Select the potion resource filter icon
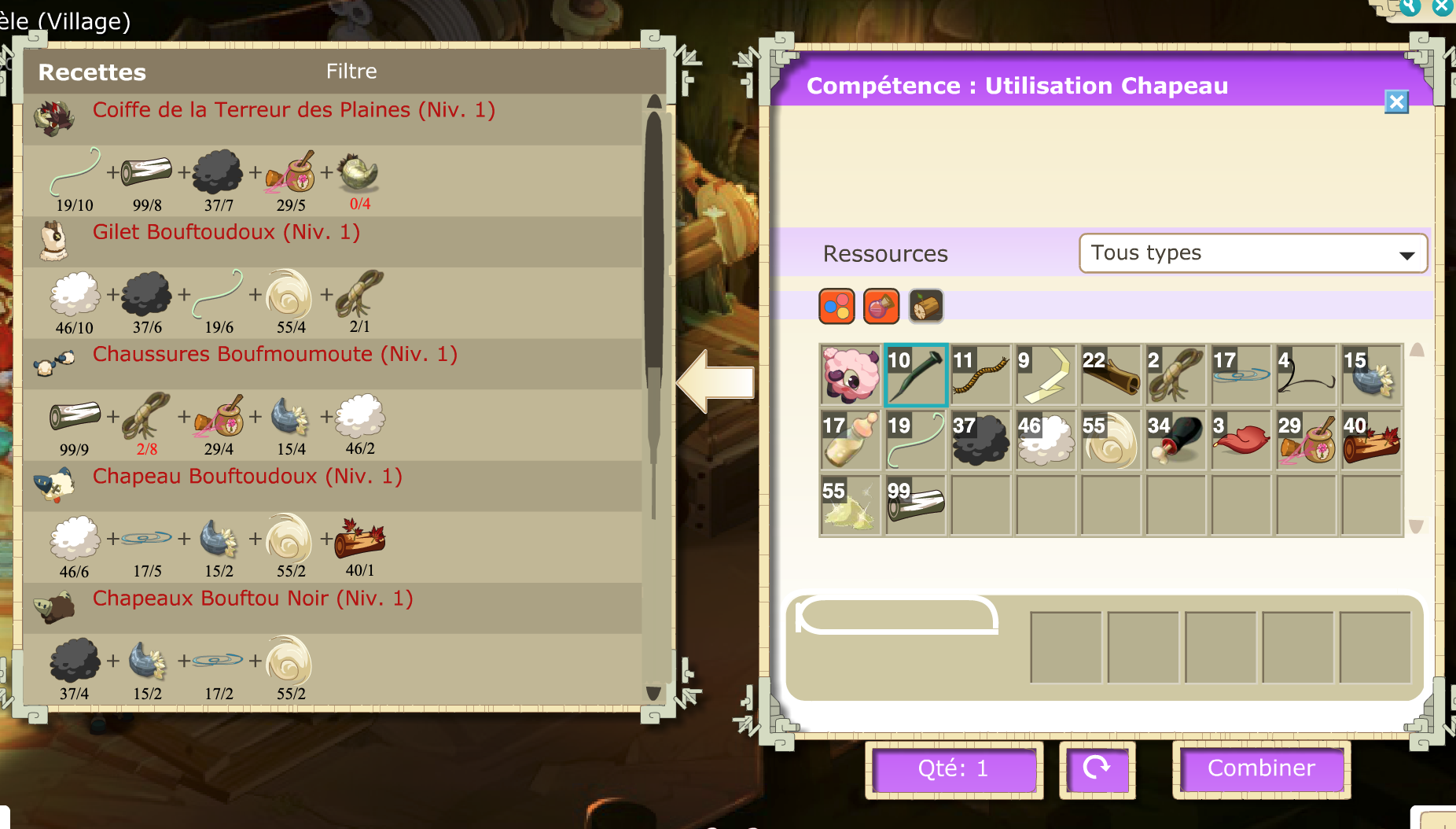 pyautogui.click(x=881, y=306)
